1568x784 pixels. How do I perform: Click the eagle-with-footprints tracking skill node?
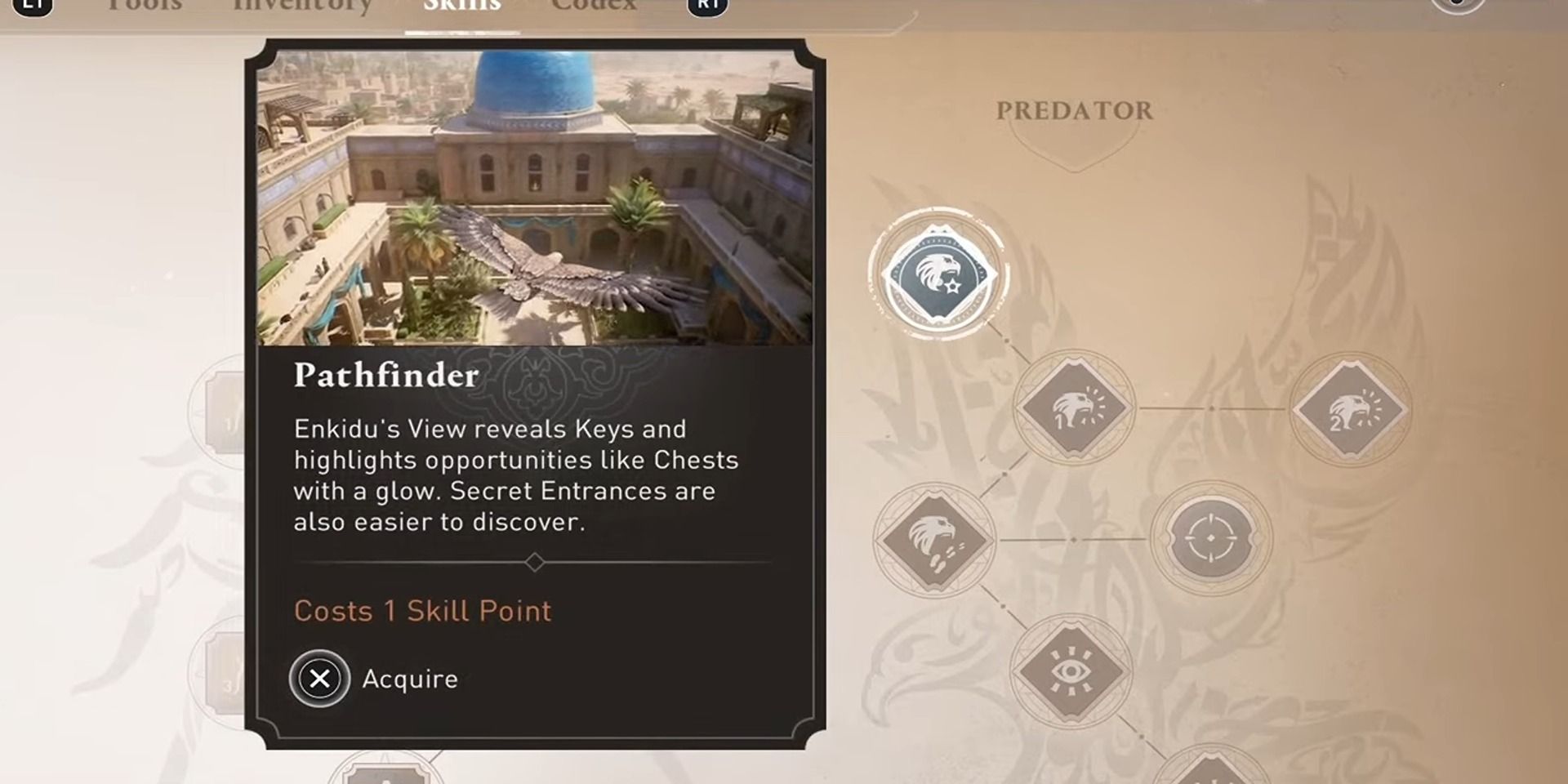[936, 539]
